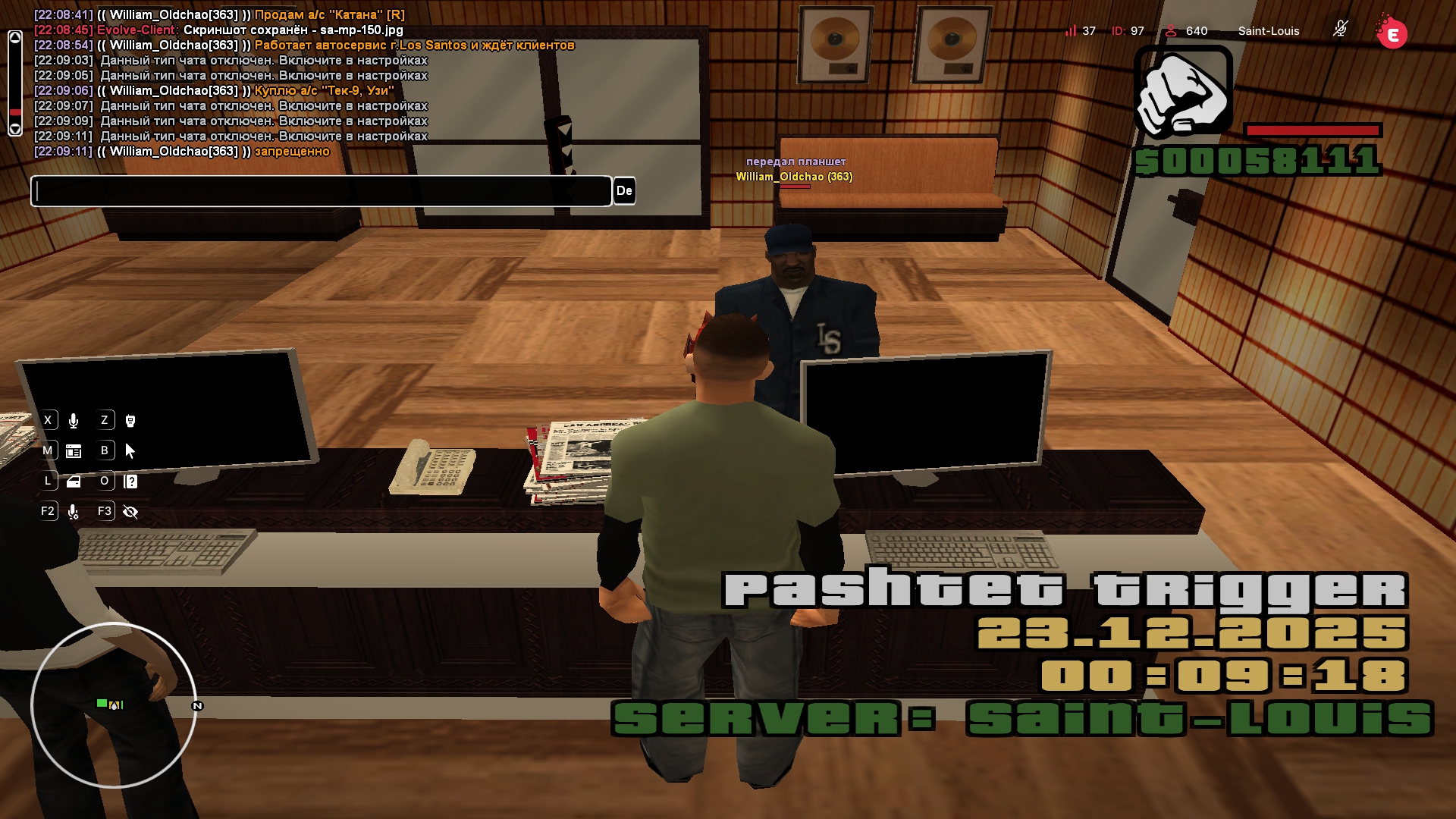Click the walkie-talkie radio icon
This screenshot has width=1456, height=819.
click(x=130, y=421)
